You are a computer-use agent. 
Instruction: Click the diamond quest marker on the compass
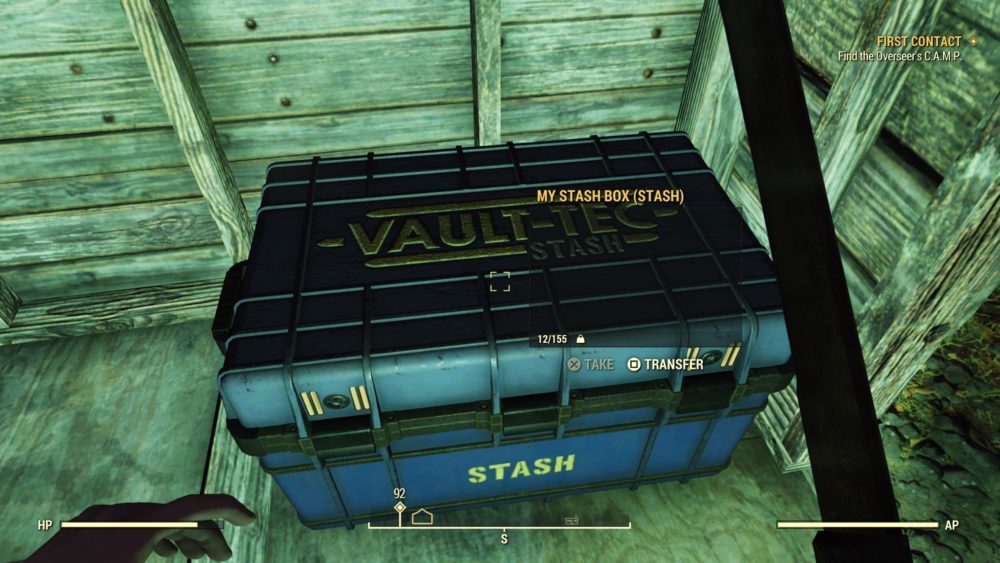(400, 508)
